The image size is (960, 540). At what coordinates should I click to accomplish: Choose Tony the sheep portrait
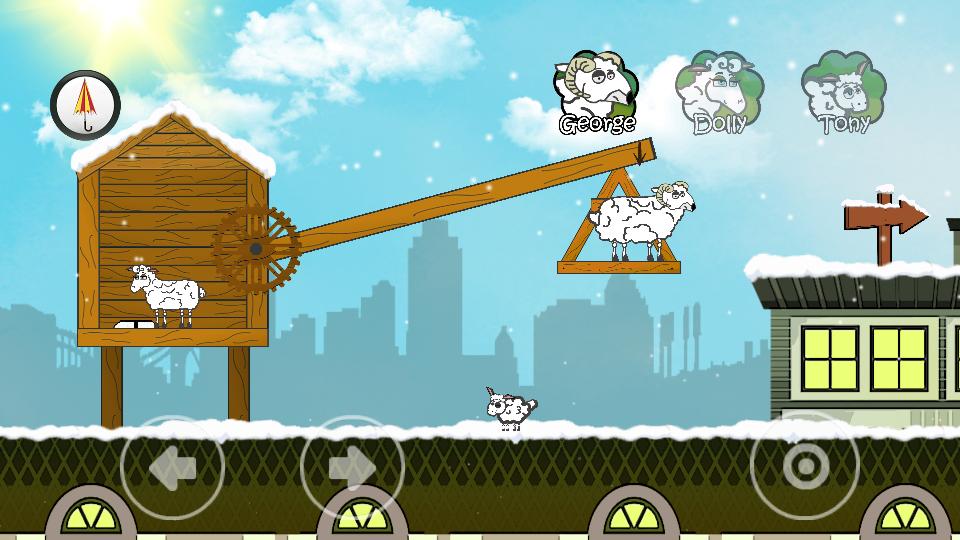click(x=844, y=94)
